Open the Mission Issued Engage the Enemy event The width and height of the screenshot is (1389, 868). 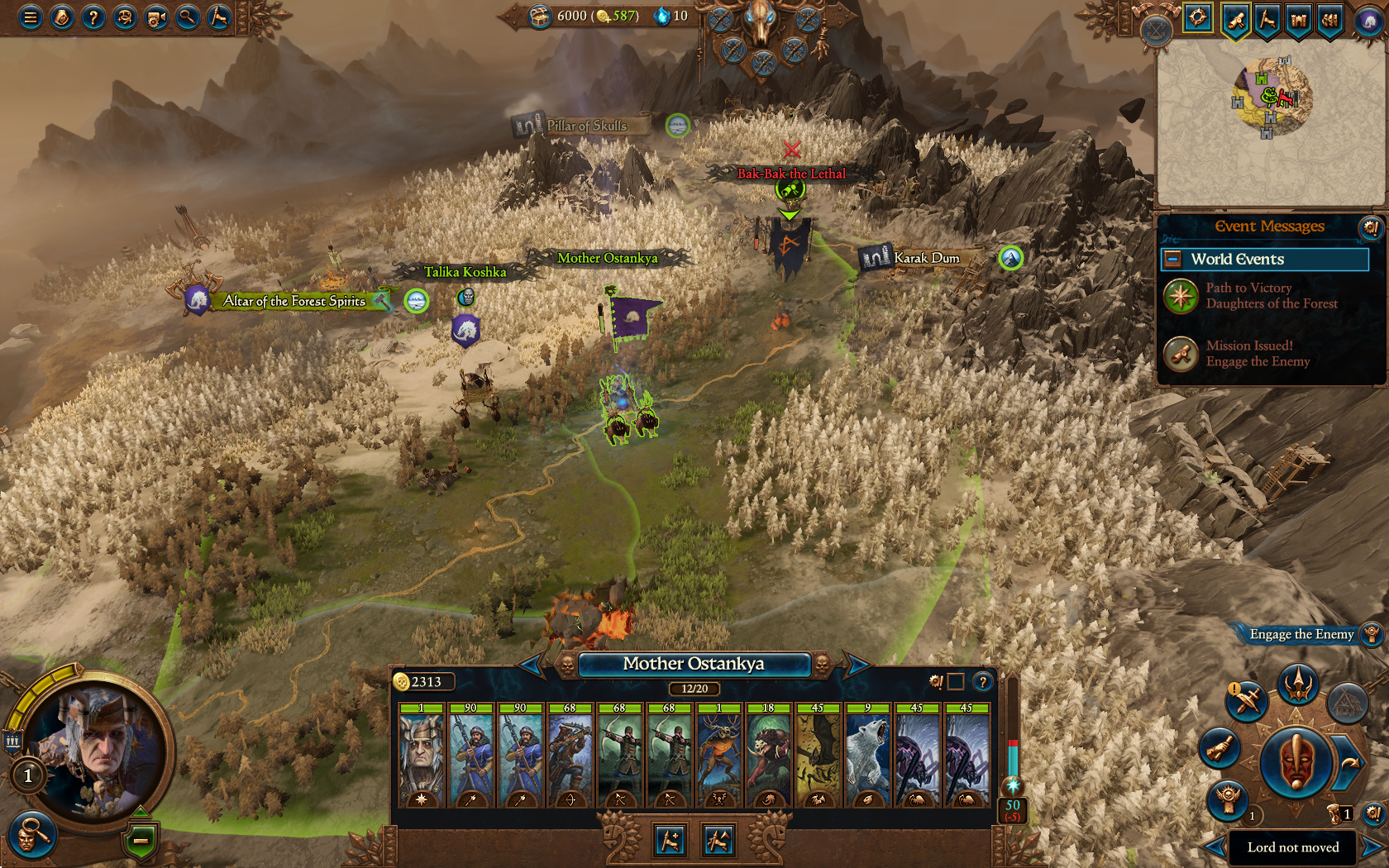click(x=1248, y=354)
